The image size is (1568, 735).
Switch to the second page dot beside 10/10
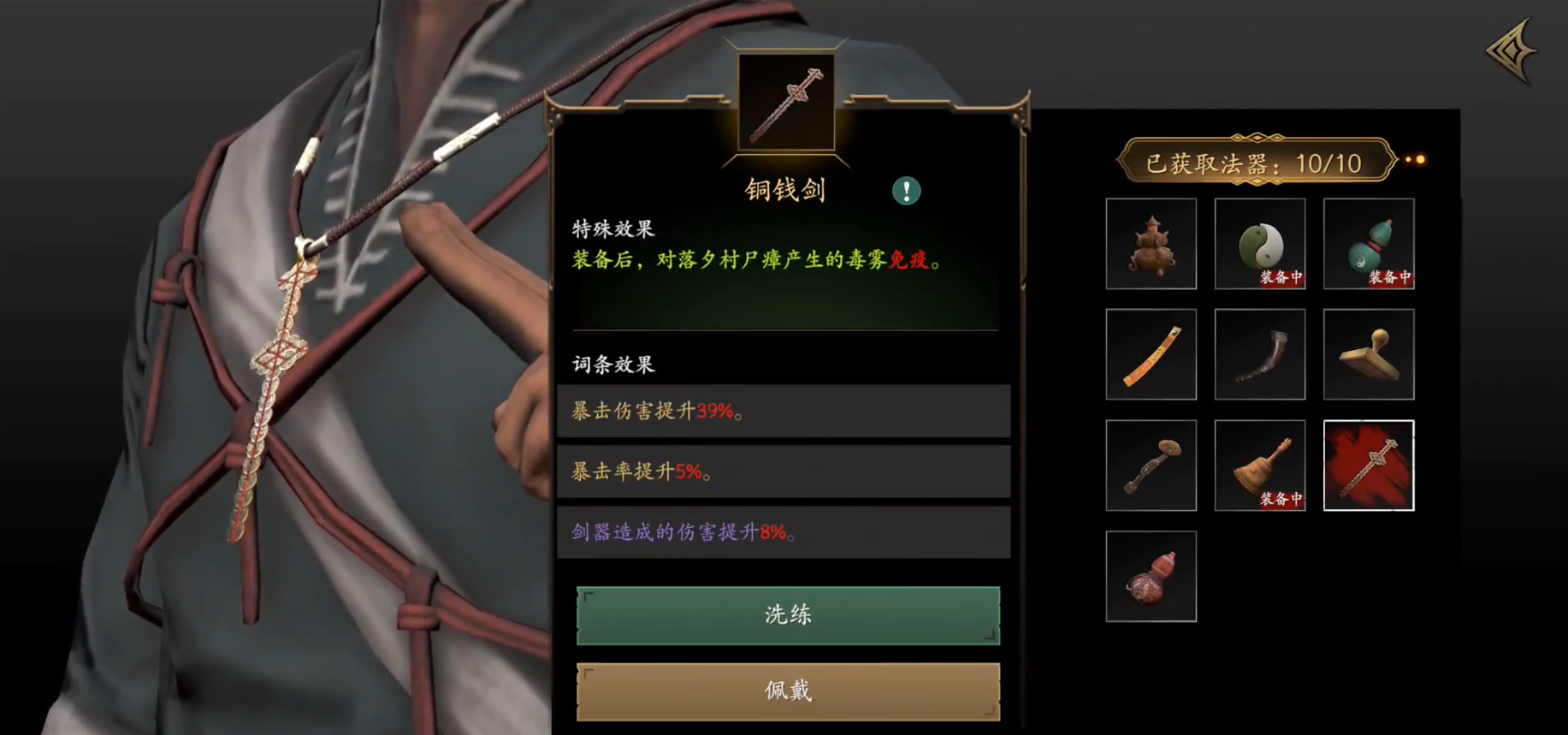click(x=1421, y=160)
